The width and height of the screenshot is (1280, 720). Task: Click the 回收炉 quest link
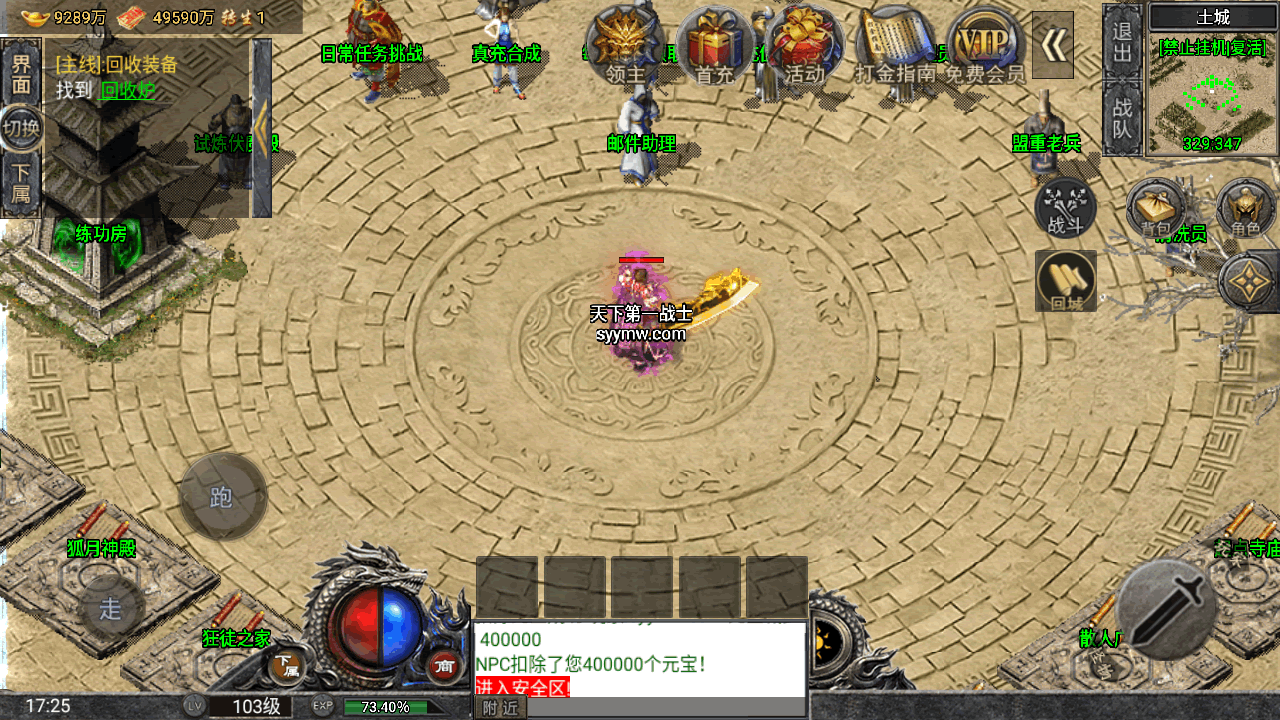point(128,90)
